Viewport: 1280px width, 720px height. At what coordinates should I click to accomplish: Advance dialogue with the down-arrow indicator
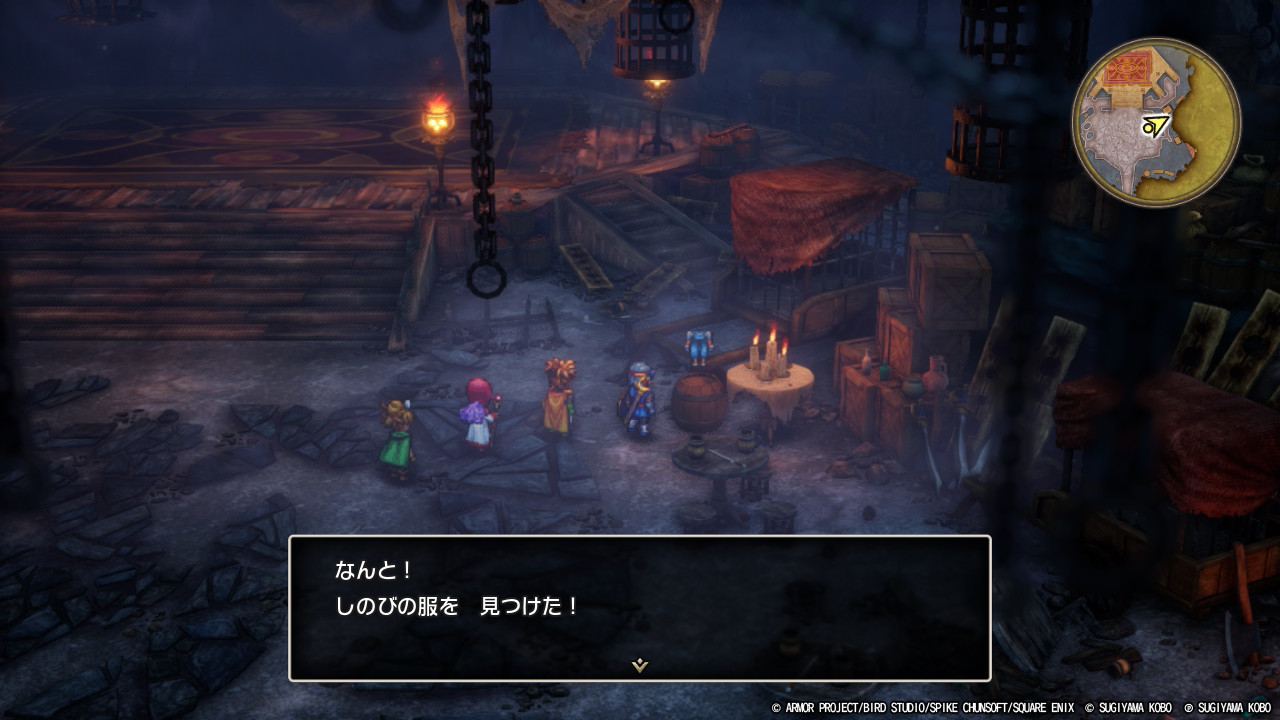tap(640, 665)
